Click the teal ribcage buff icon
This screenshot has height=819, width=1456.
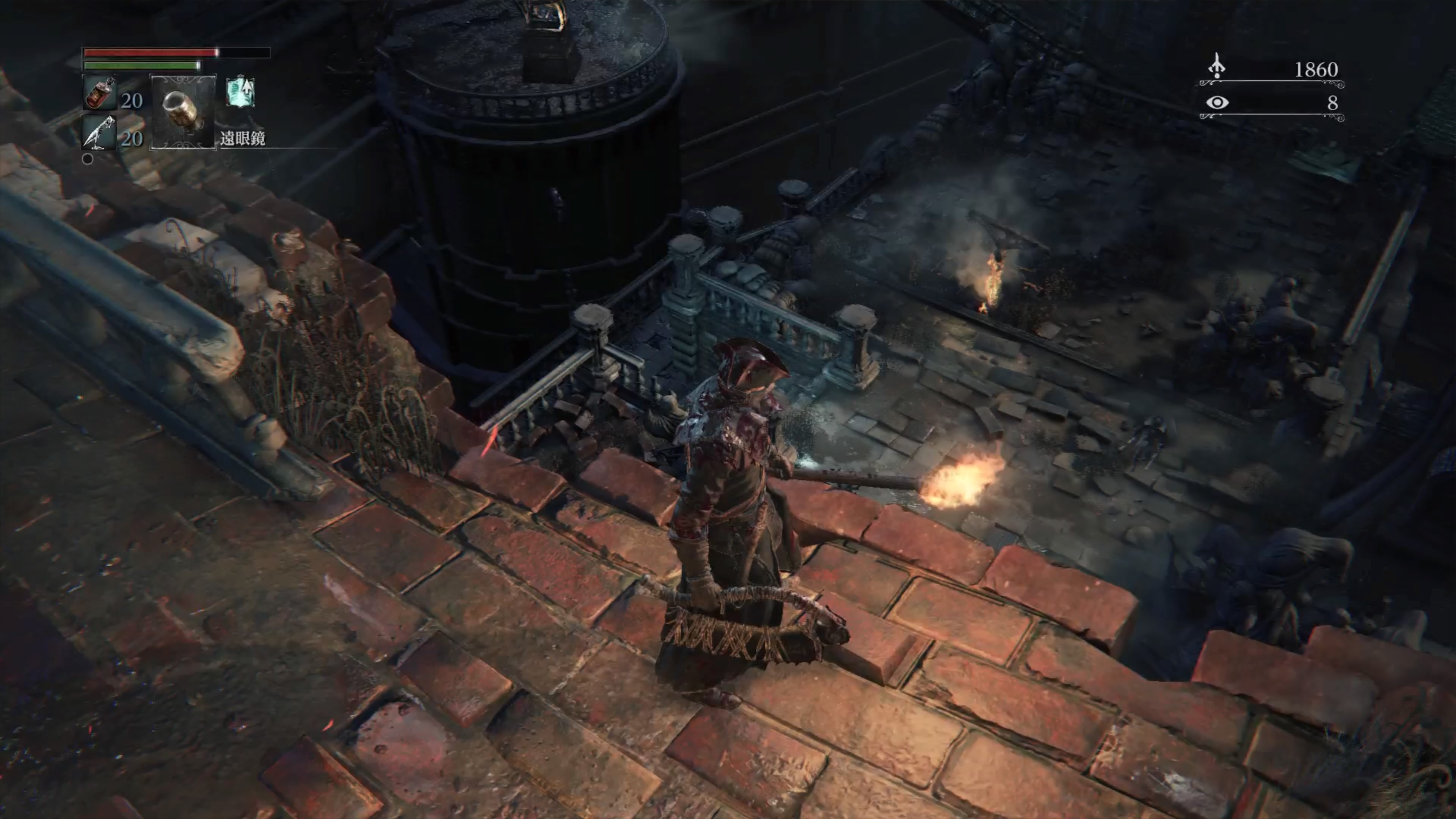tap(241, 92)
